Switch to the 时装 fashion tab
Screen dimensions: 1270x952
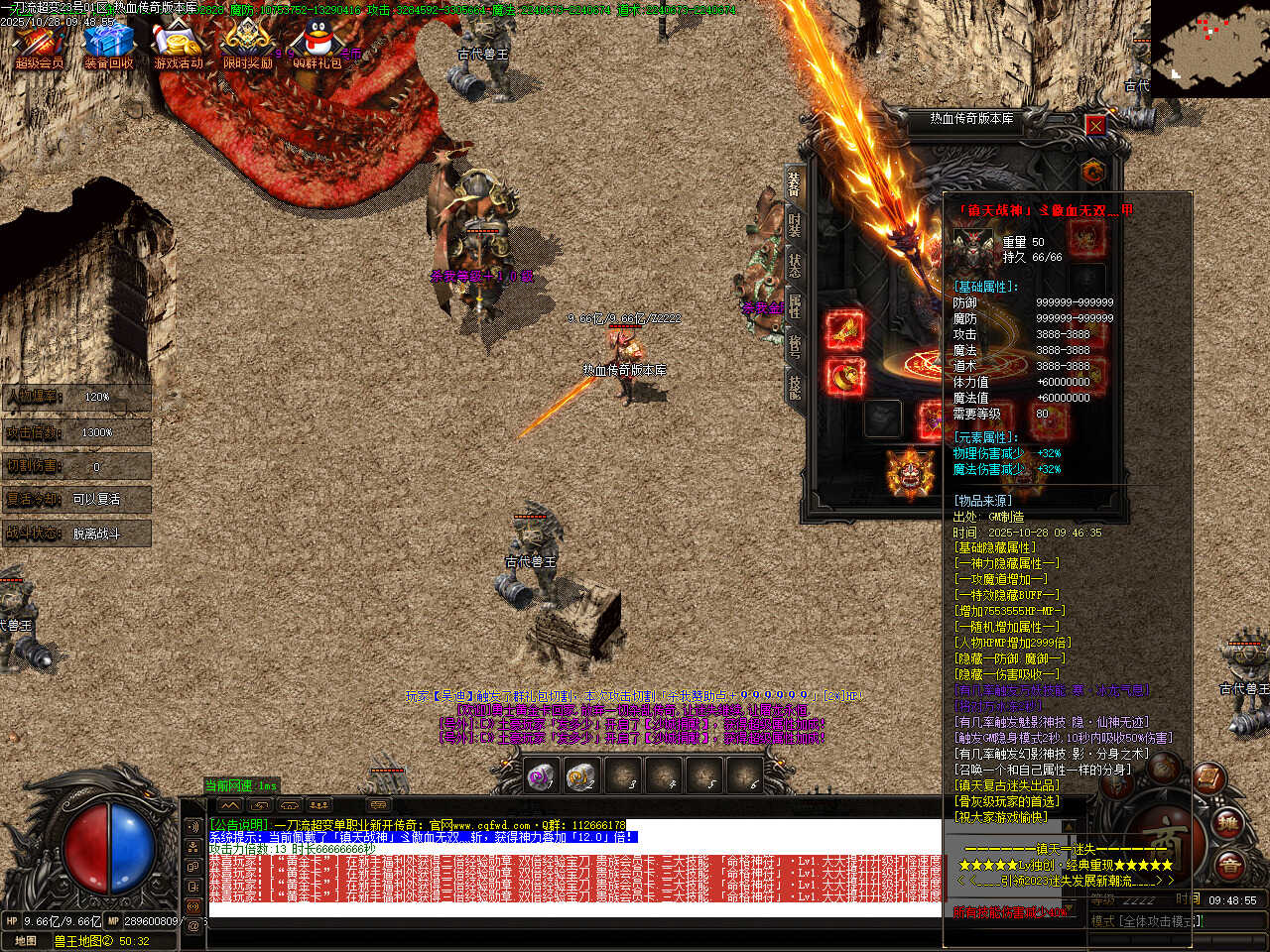point(794,224)
